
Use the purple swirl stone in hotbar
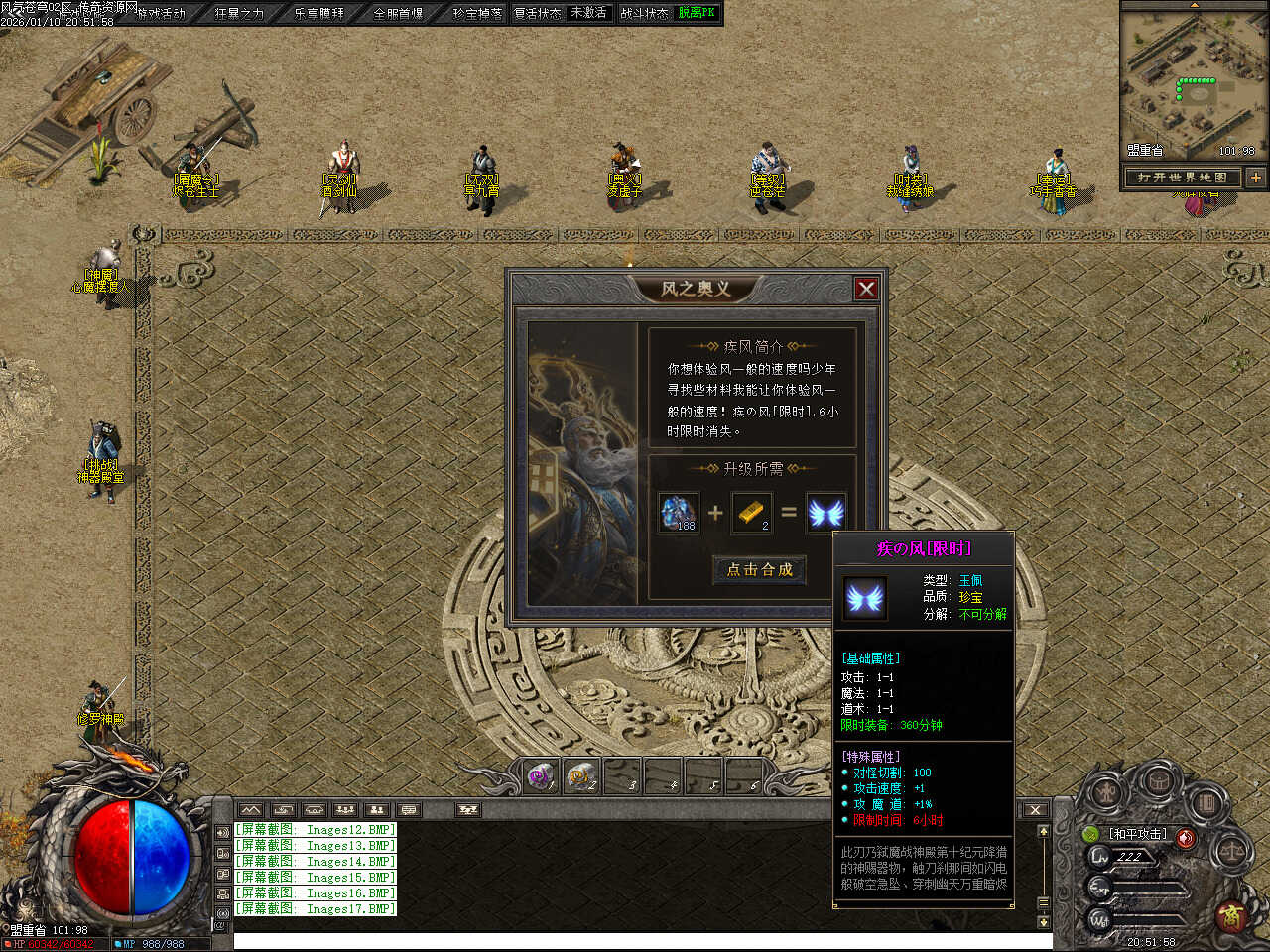click(540, 776)
